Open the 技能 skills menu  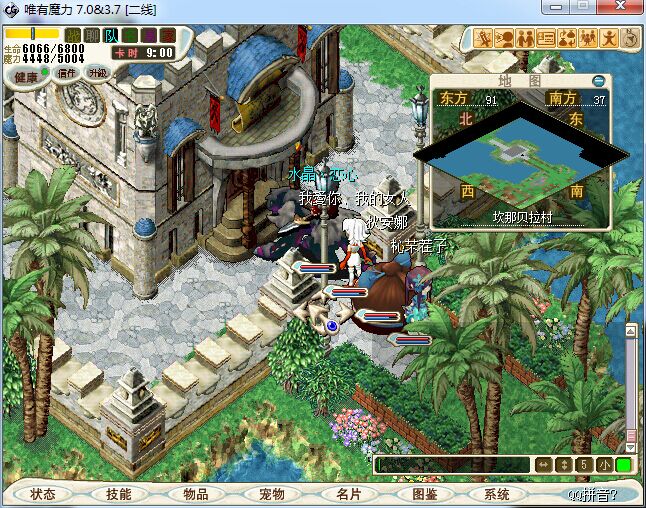119,494
